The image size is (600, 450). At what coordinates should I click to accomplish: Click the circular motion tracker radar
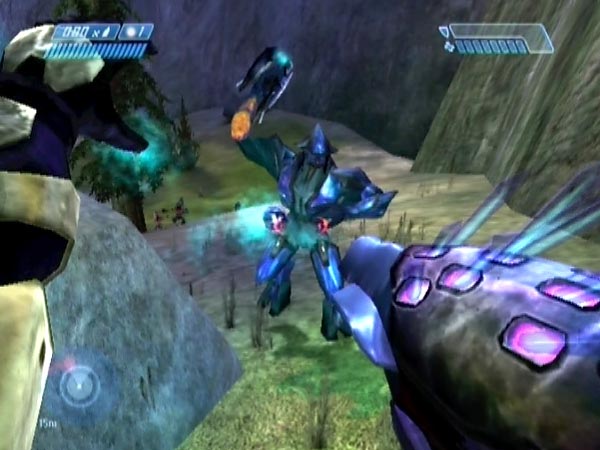point(78,385)
